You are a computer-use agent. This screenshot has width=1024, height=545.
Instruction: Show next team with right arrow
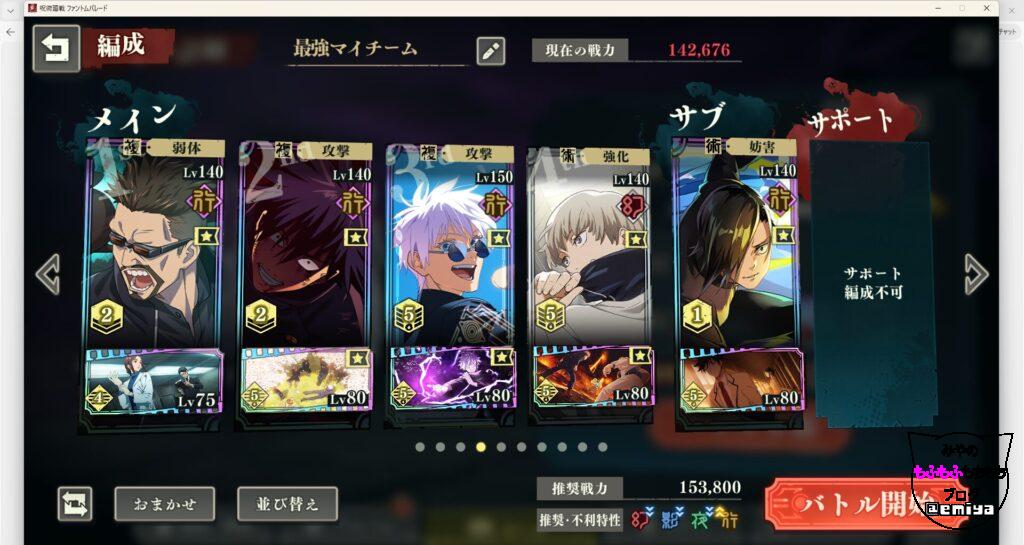tap(976, 274)
